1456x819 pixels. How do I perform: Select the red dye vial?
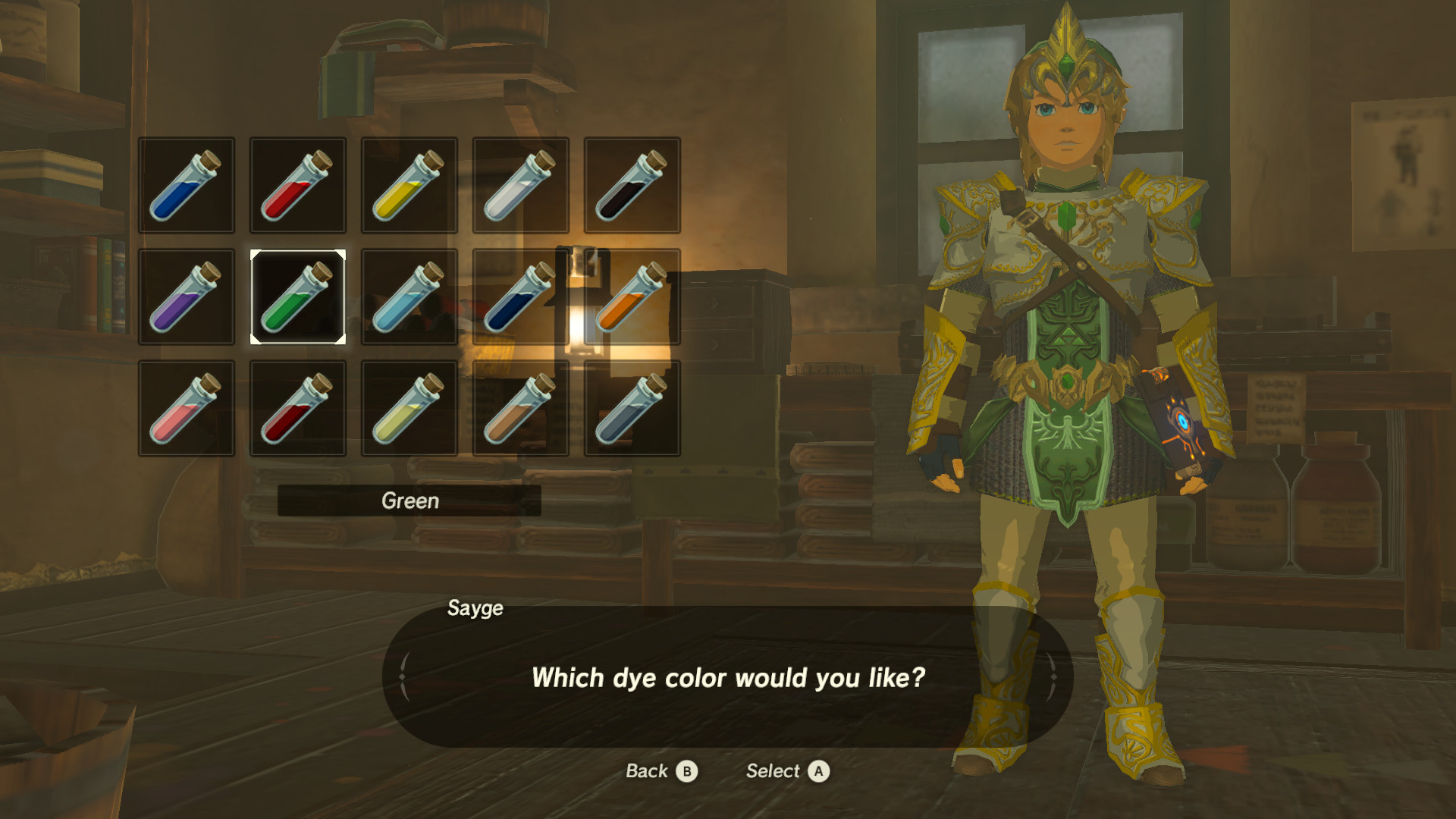297,184
